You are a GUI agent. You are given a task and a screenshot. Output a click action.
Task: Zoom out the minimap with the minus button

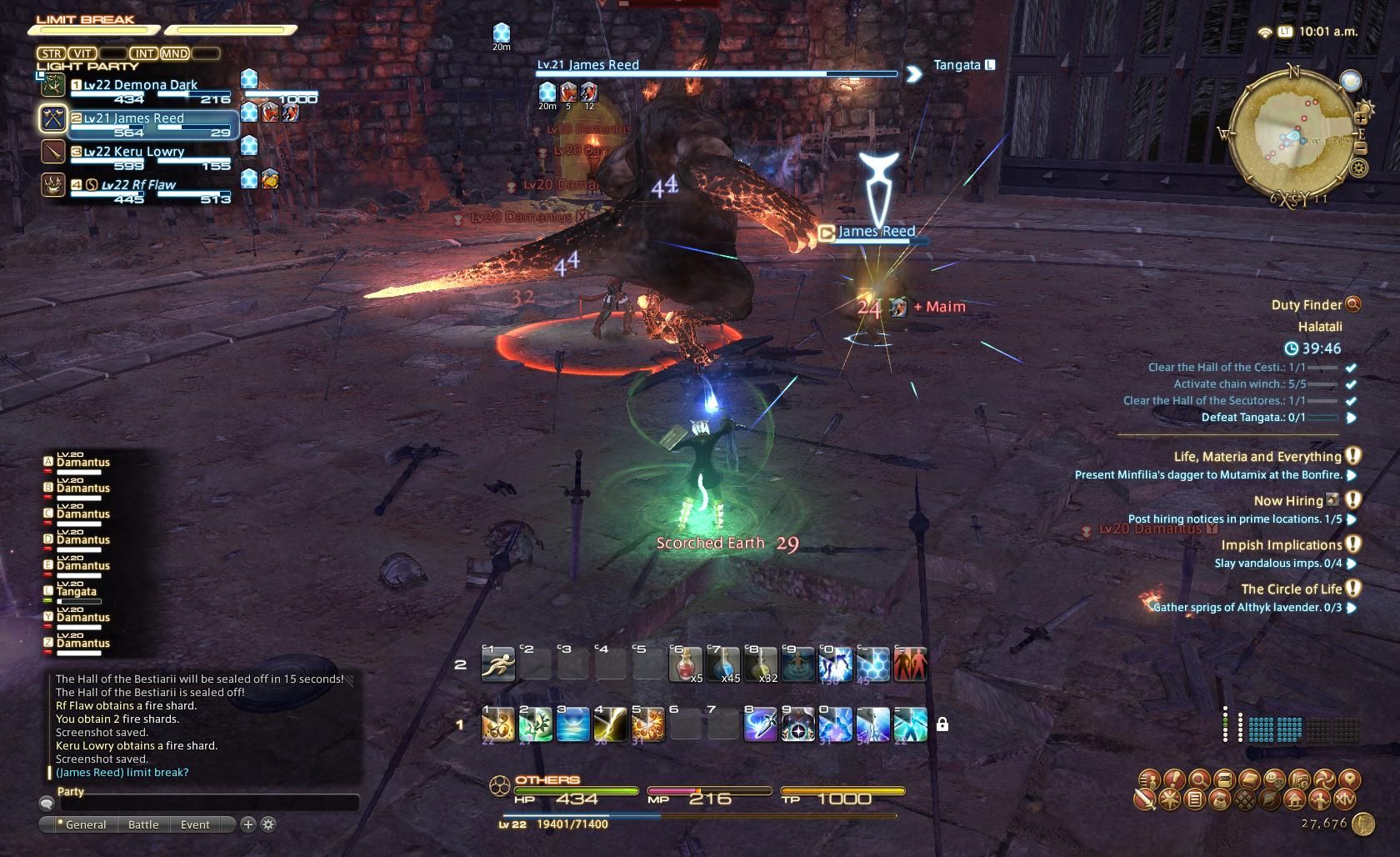[1361, 148]
